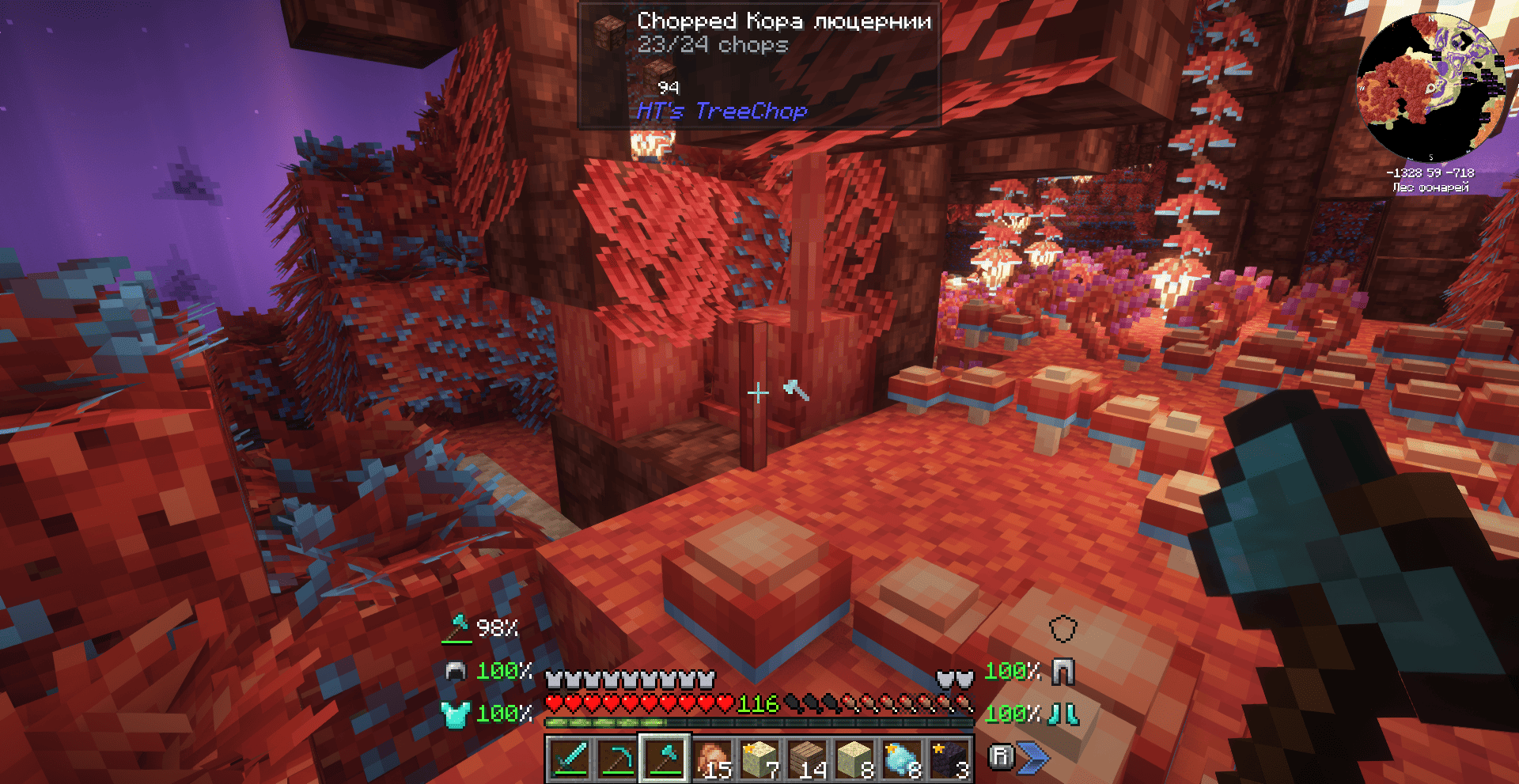Click the axe durability icon at 98%
Image resolution: width=1519 pixels, height=784 pixels.
tap(457, 629)
